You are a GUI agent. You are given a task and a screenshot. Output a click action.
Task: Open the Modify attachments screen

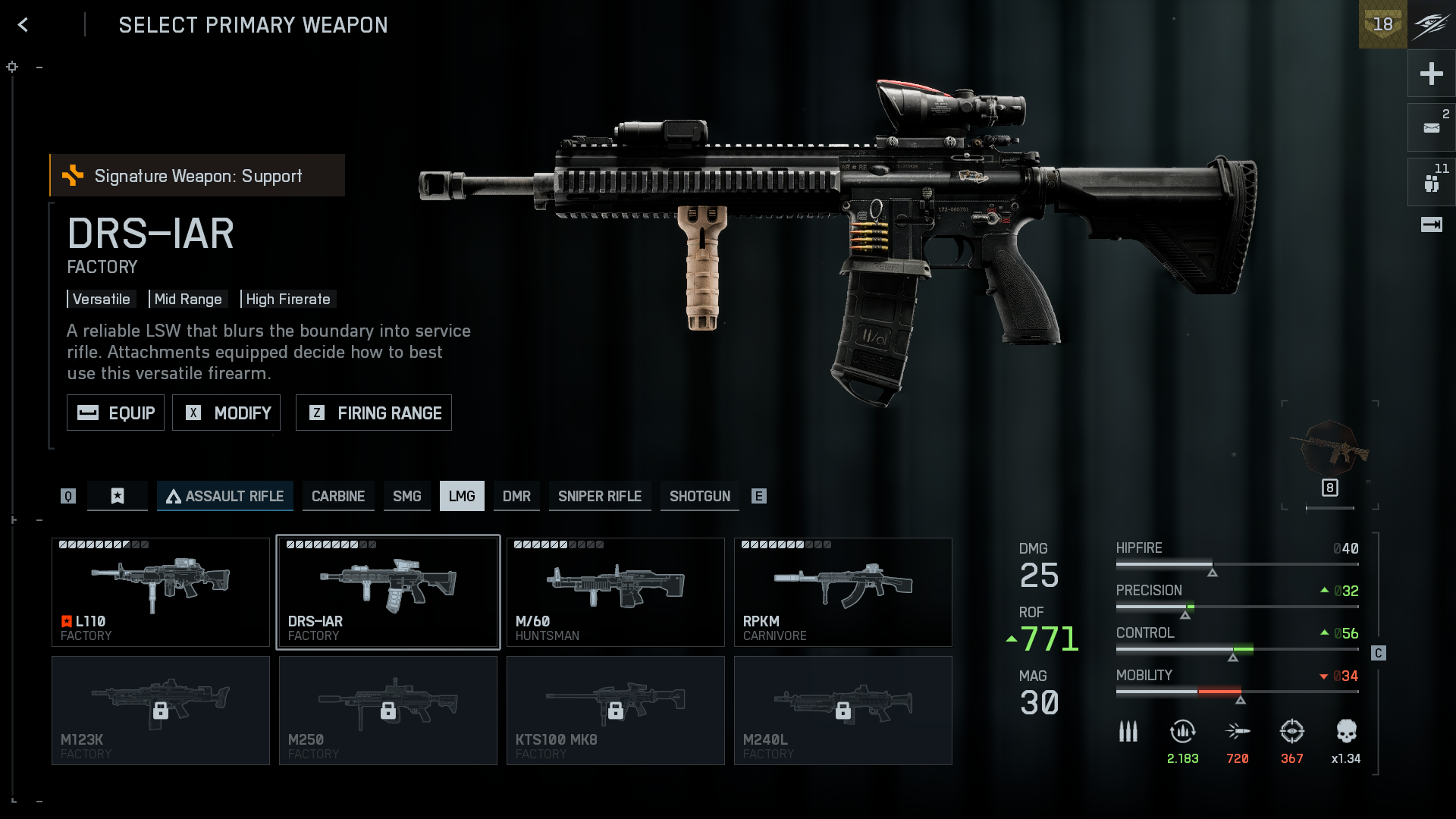pyautogui.click(x=226, y=413)
